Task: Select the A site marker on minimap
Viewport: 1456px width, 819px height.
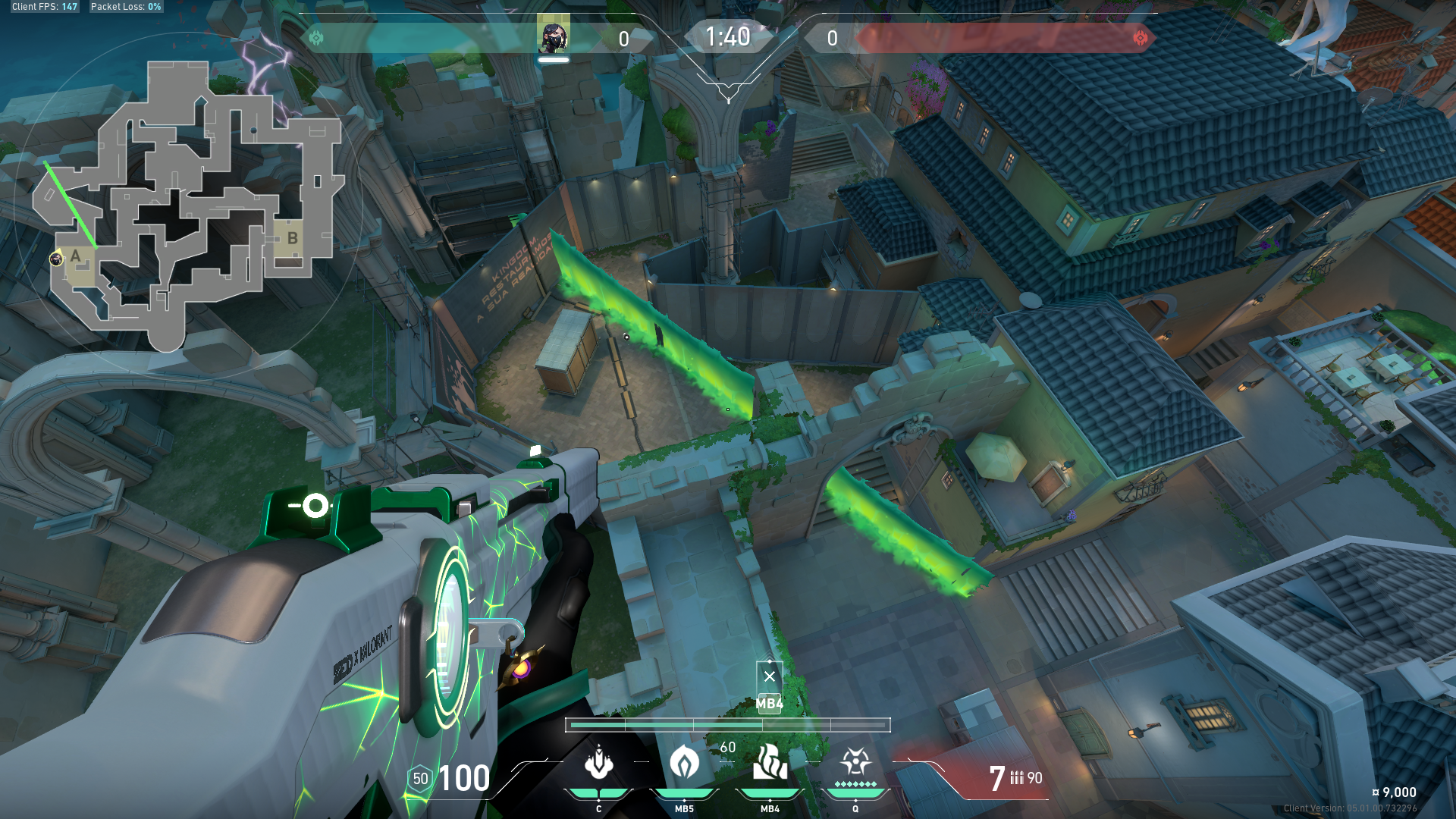Action: coord(76,256)
